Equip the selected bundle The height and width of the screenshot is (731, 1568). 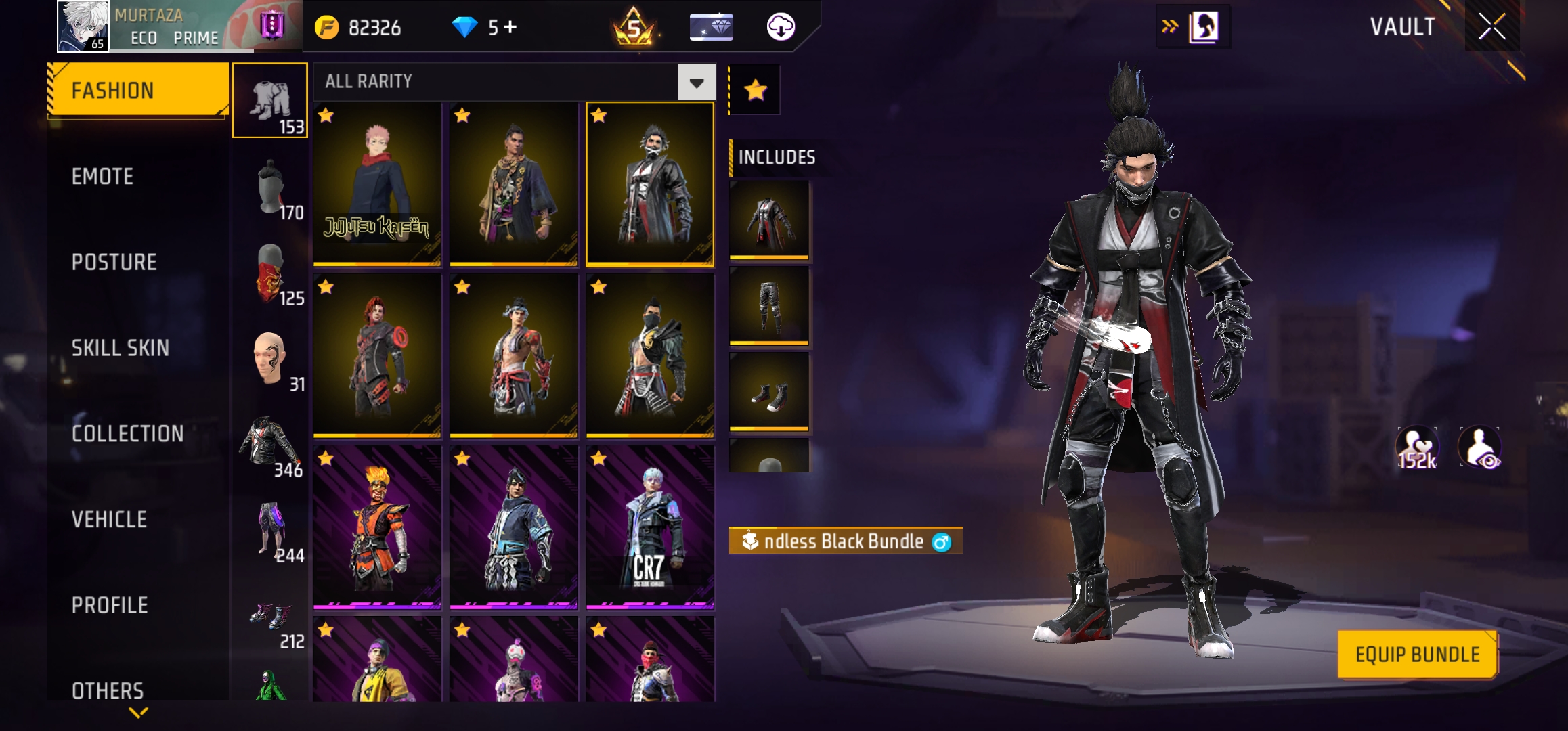pos(1417,654)
